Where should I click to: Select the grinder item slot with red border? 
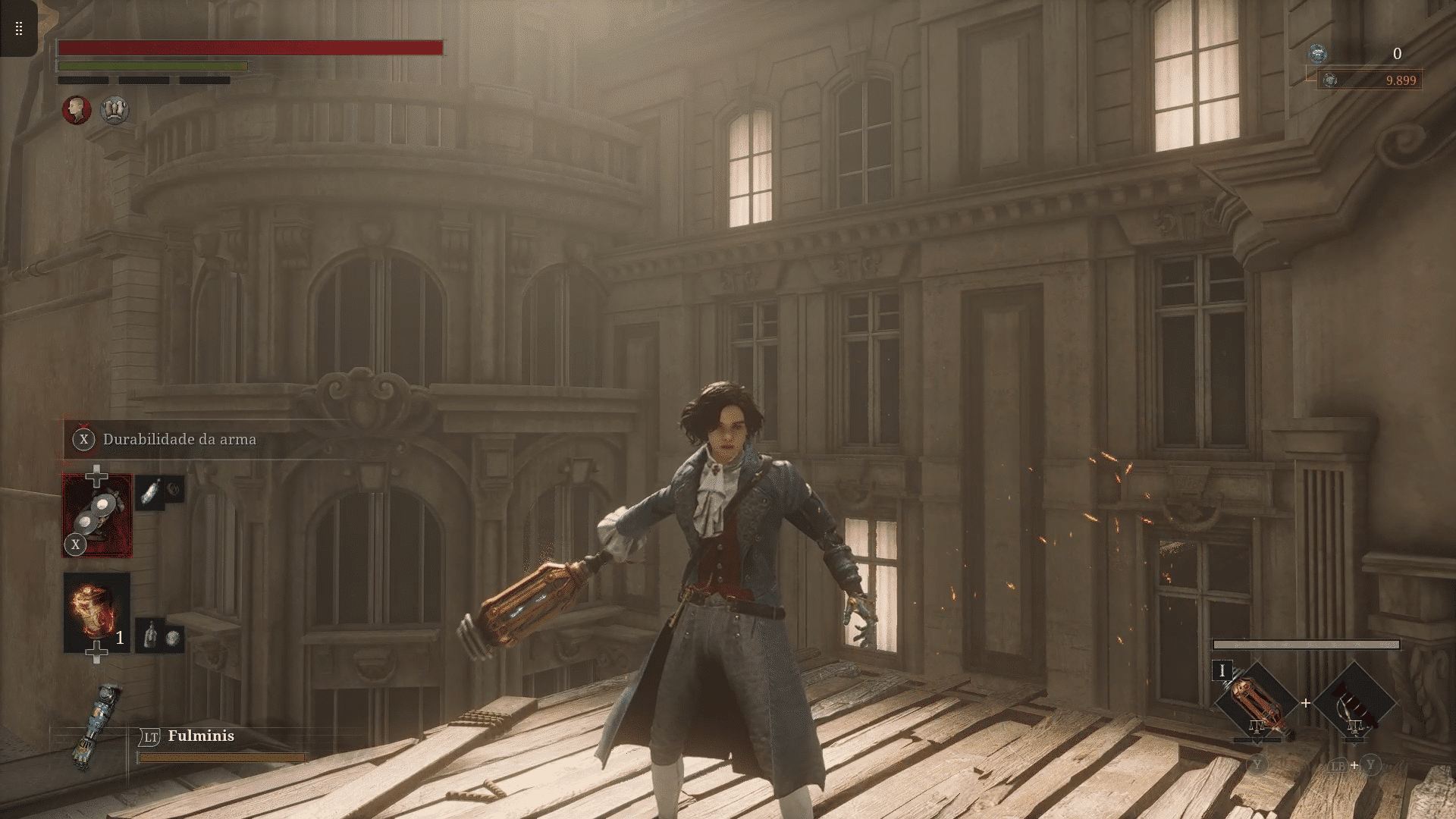[97, 516]
